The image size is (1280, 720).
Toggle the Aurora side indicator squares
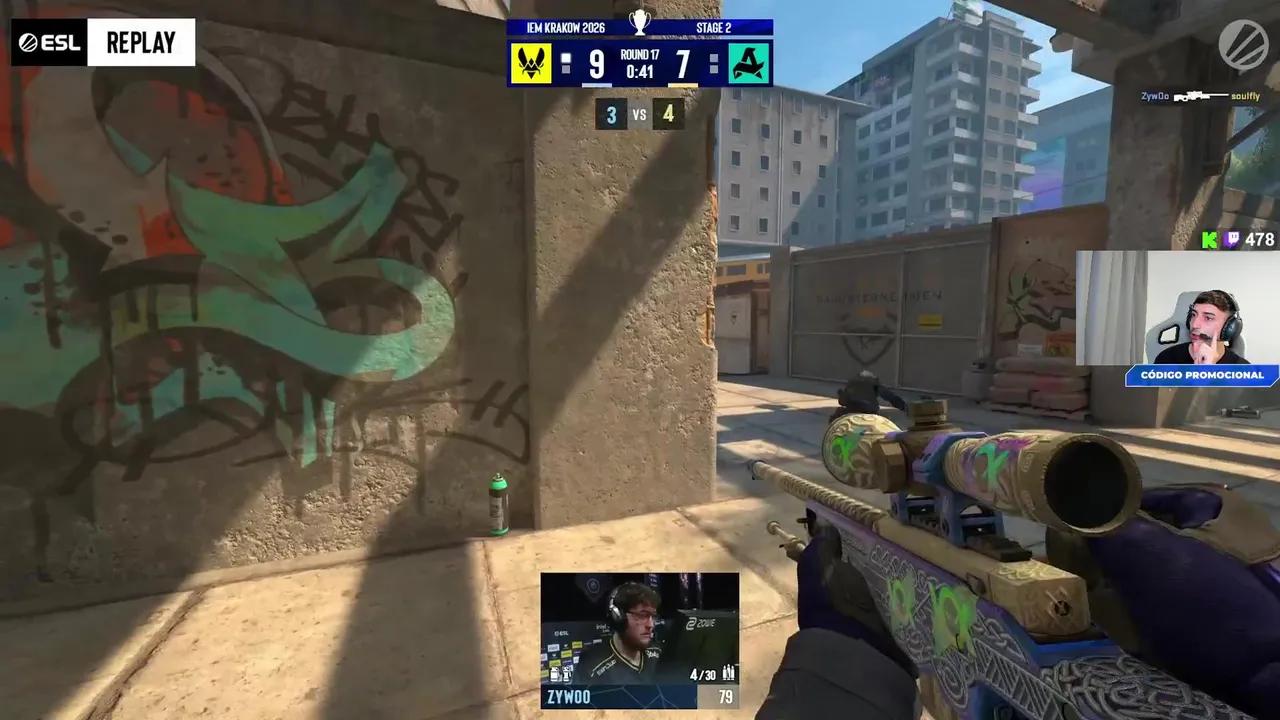pyautogui.click(x=712, y=63)
